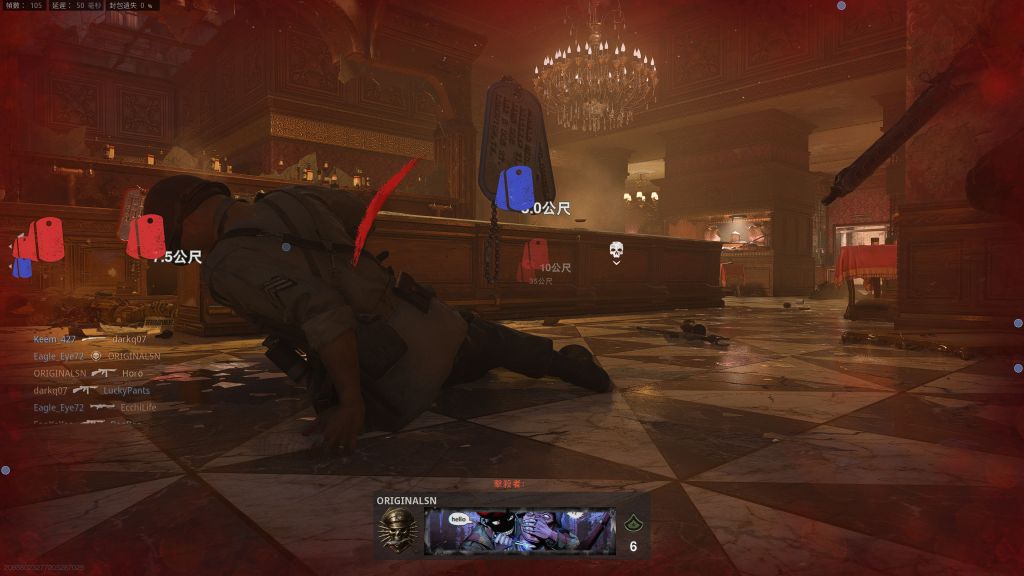Select the blue dog tag marker at 5.0 meters
The width and height of the screenshot is (1024, 576).
tap(515, 189)
